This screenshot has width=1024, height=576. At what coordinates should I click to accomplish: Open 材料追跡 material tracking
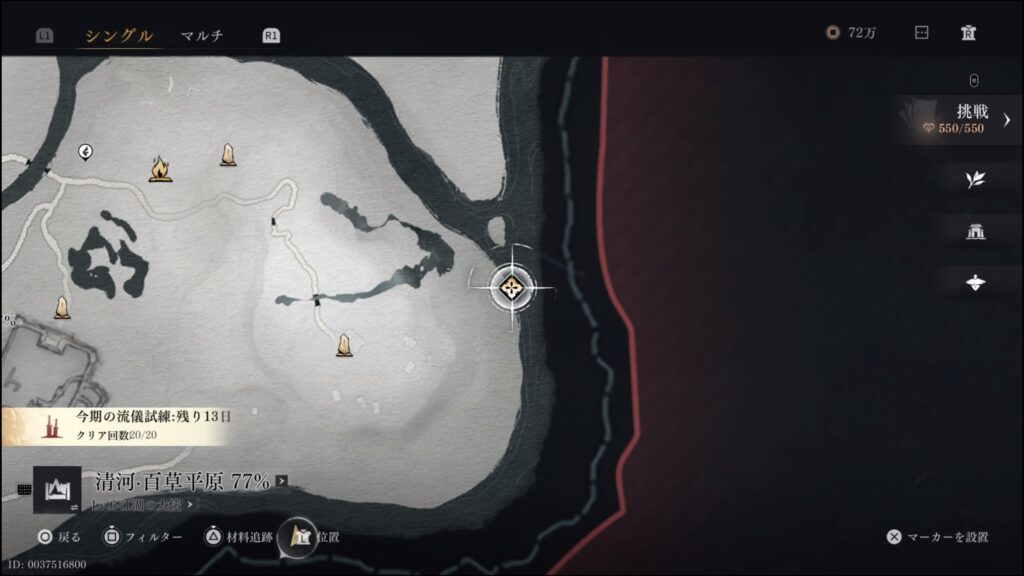click(238, 537)
